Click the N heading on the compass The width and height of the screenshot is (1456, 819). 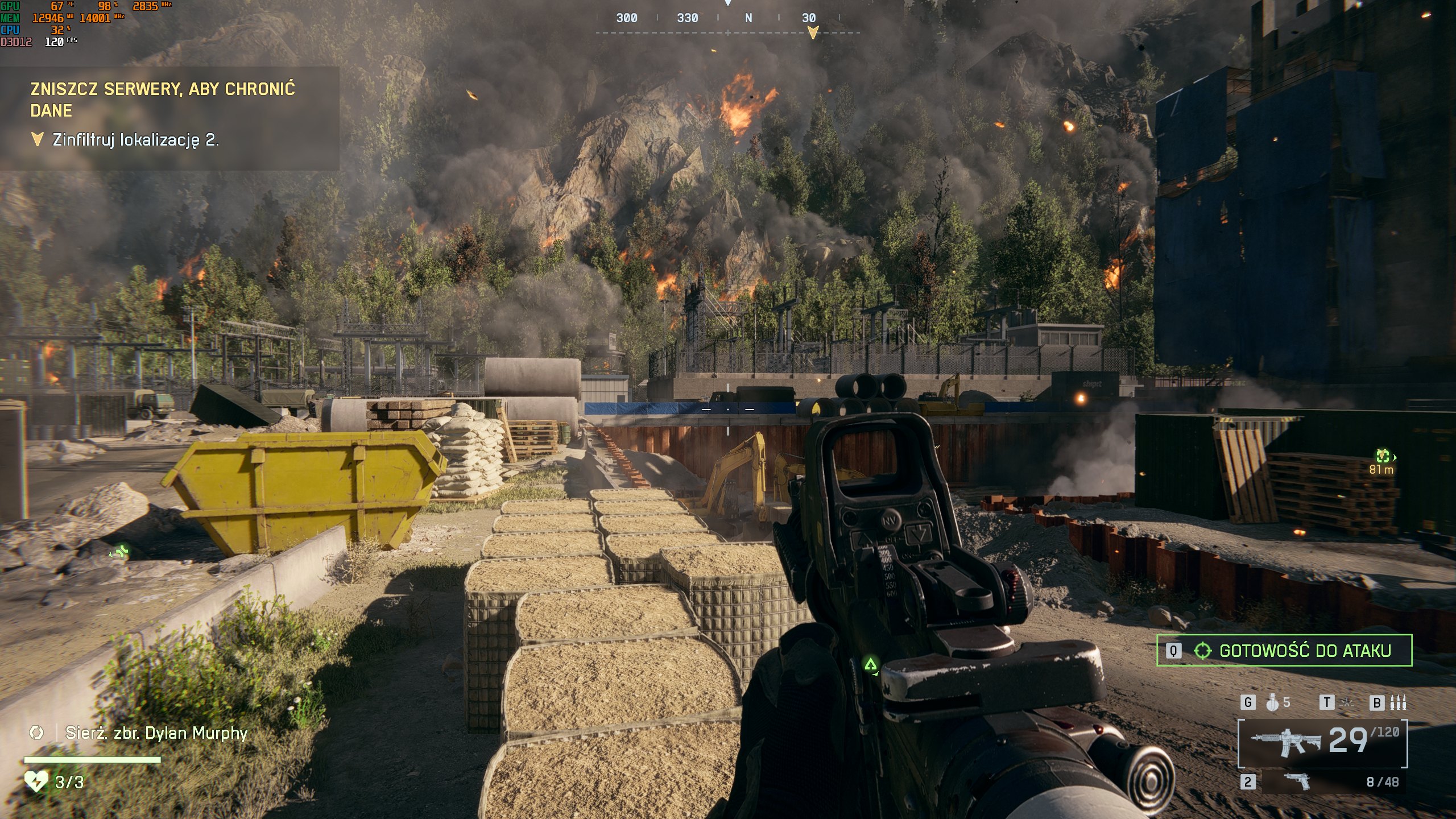(748, 18)
